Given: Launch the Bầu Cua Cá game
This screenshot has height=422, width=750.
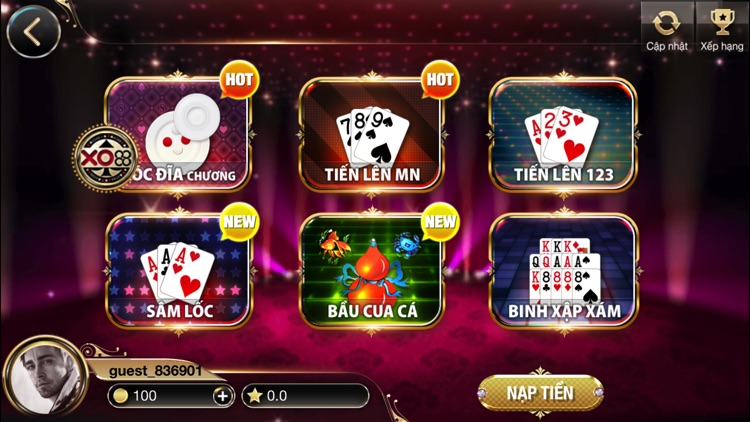Looking at the screenshot, I should tap(371, 271).
